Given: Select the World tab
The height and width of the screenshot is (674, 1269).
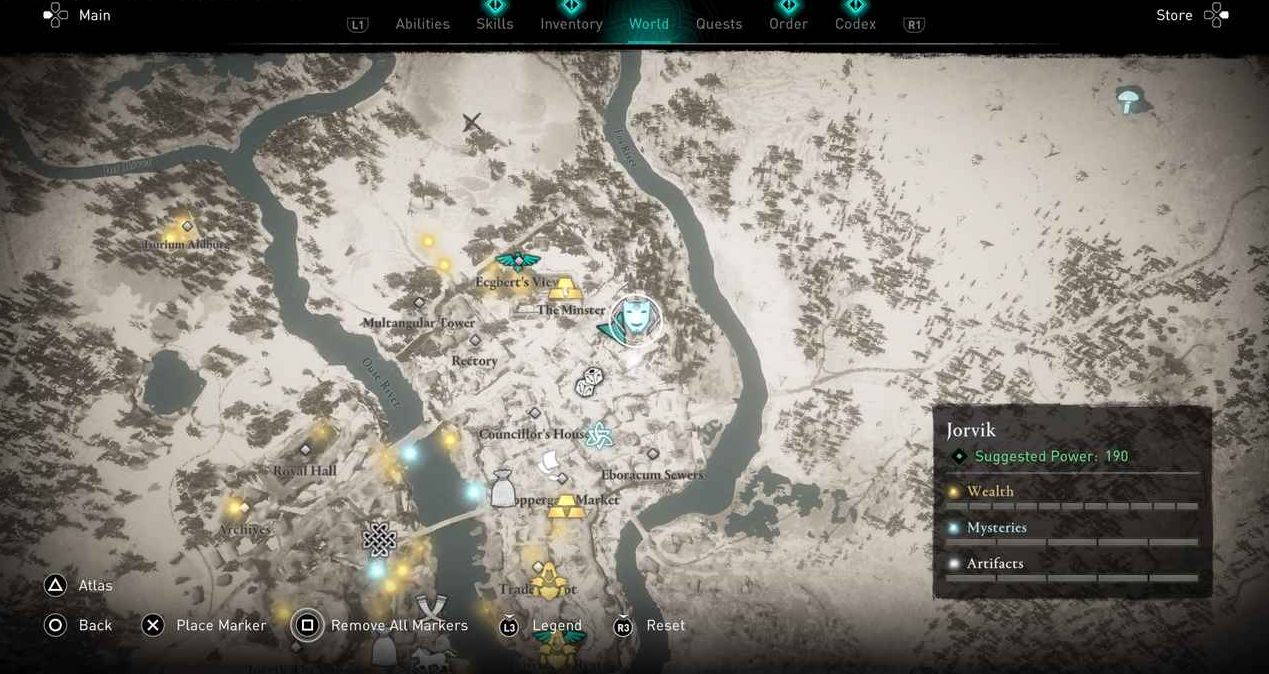Looking at the screenshot, I should click(x=649, y=24).
